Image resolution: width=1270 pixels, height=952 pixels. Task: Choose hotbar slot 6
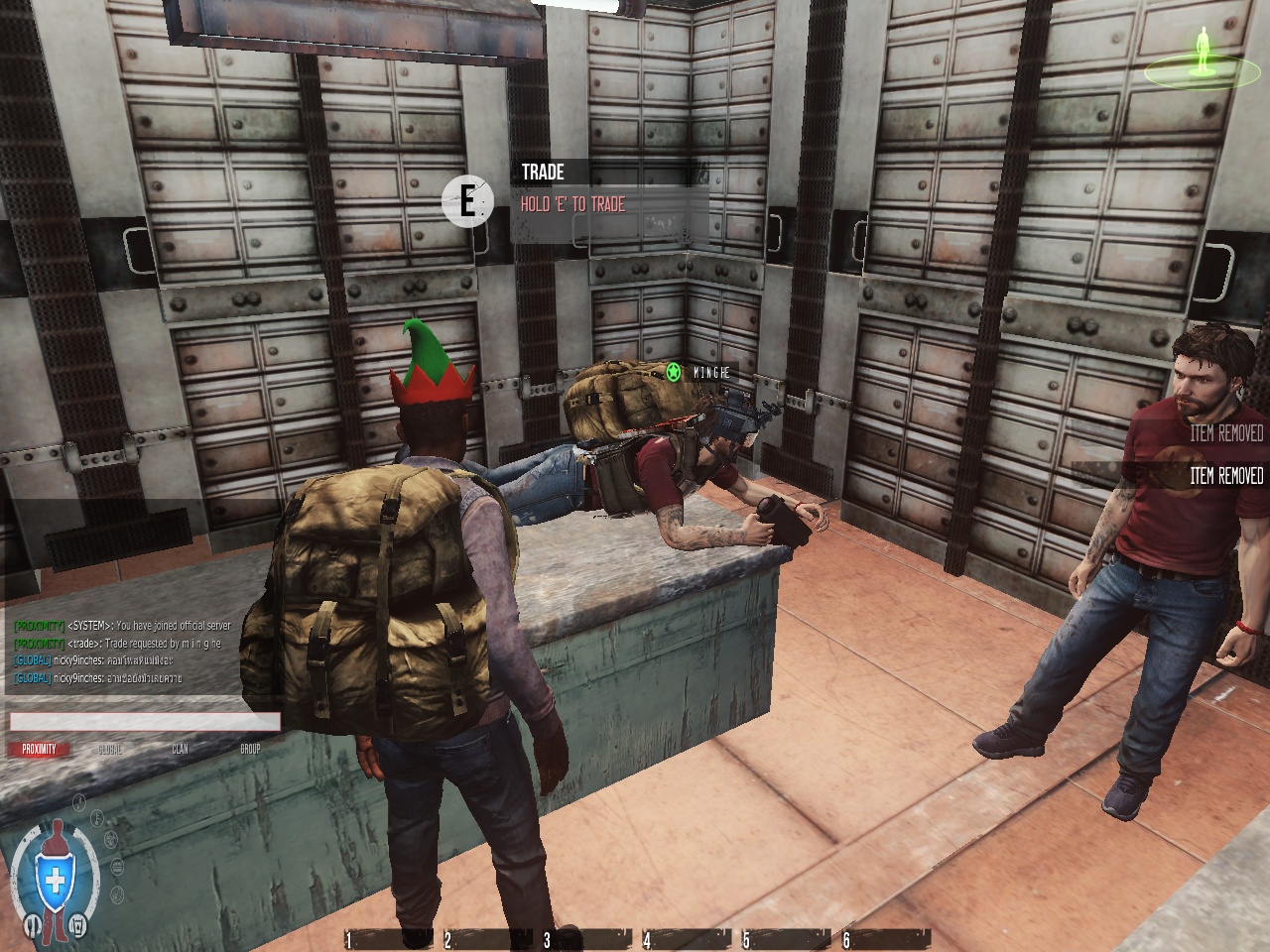pyautogui.click(x=888, y=938)
